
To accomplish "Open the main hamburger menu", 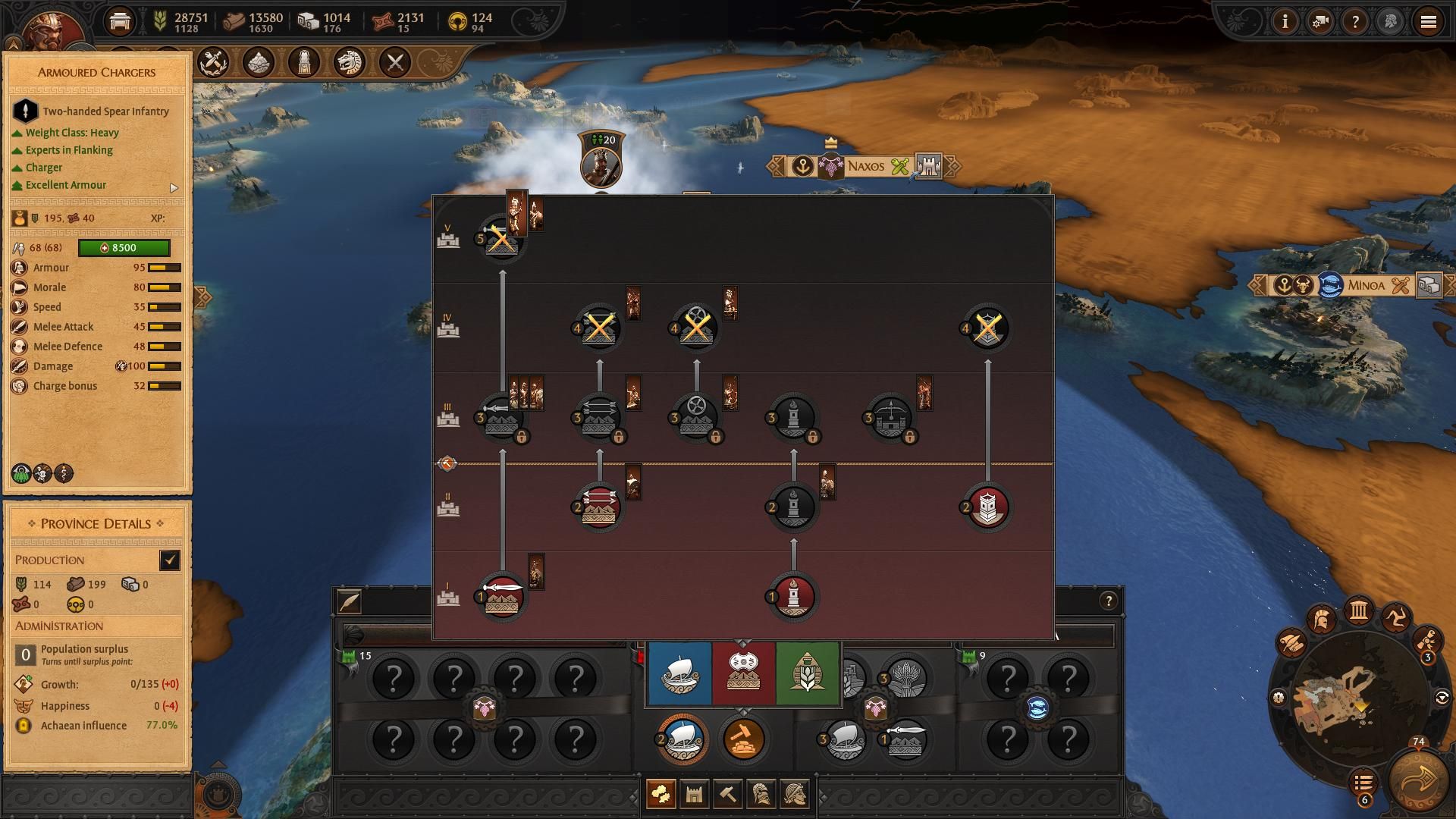I will pos(1428,22).
